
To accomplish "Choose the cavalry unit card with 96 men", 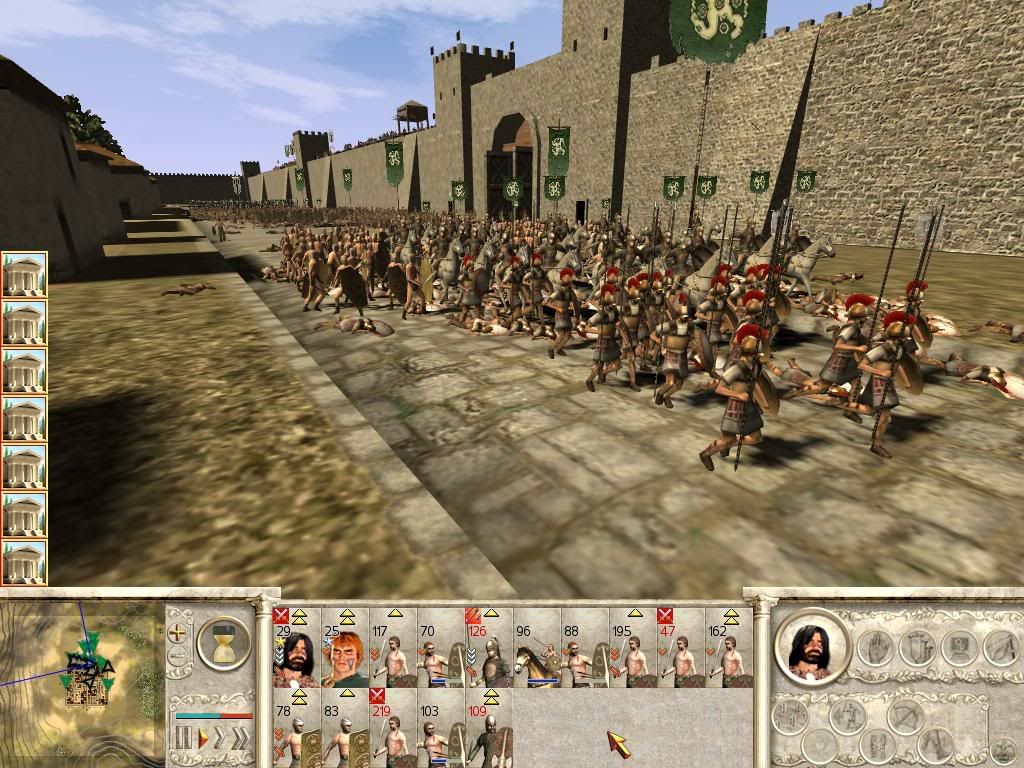I will 536,649.
